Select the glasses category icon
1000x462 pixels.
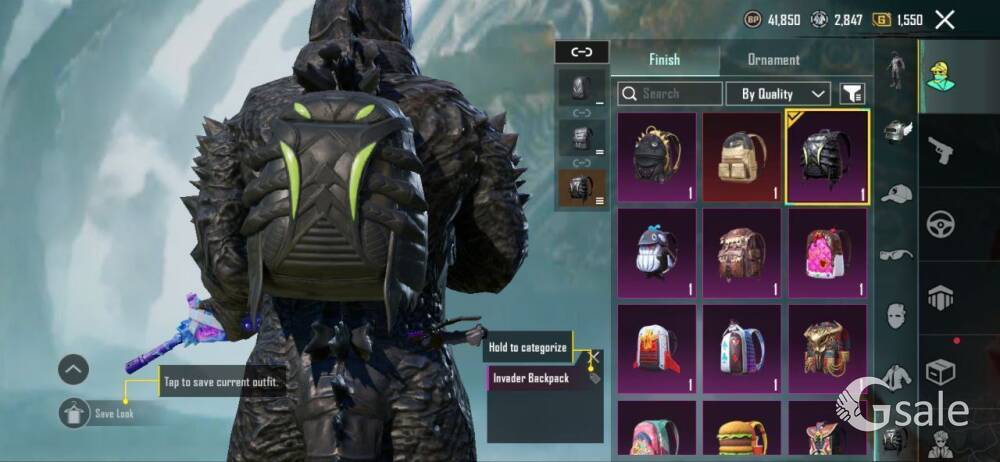click(x=896, y=254)
